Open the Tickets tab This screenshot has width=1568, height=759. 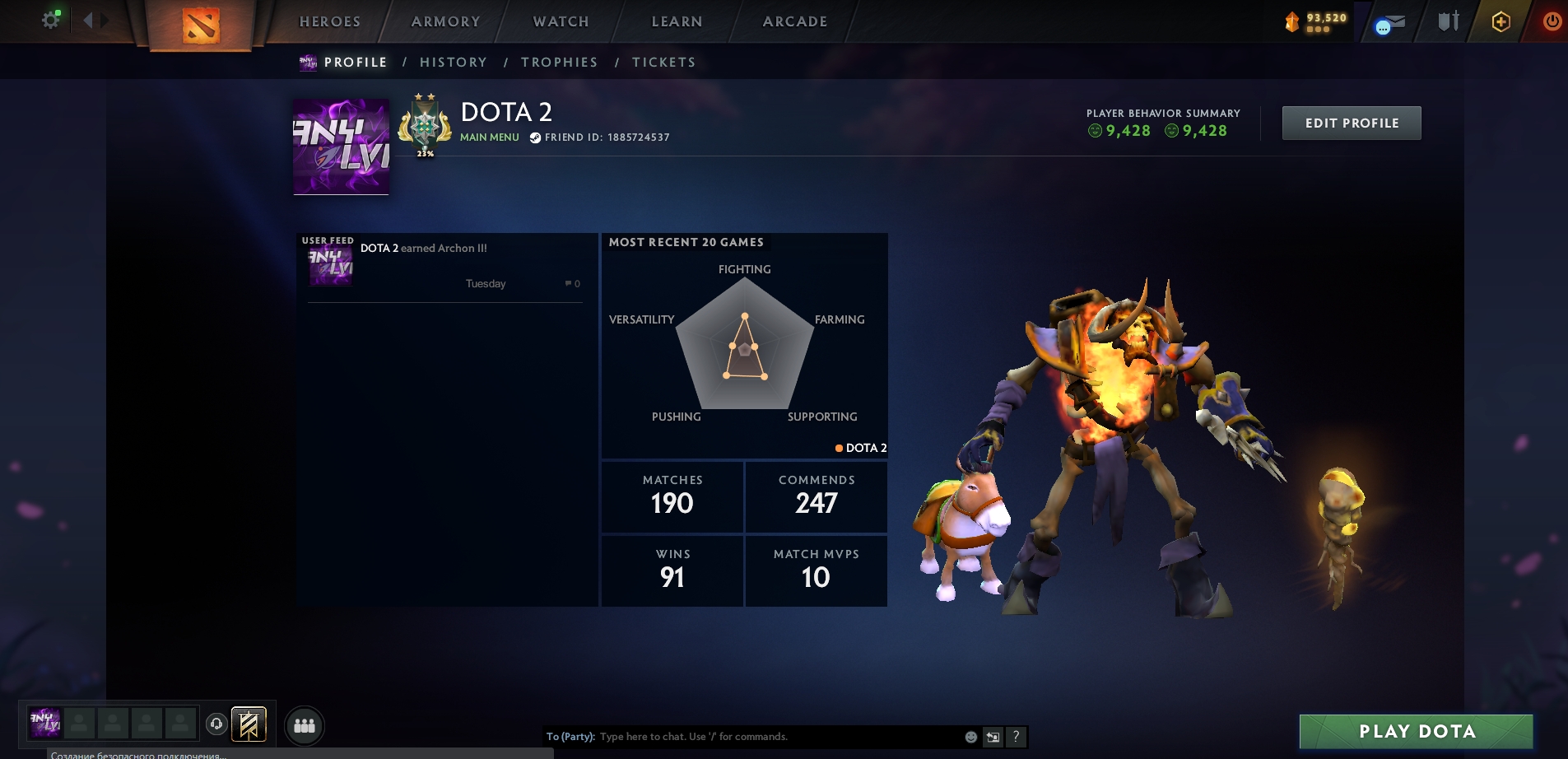point(664,63)
